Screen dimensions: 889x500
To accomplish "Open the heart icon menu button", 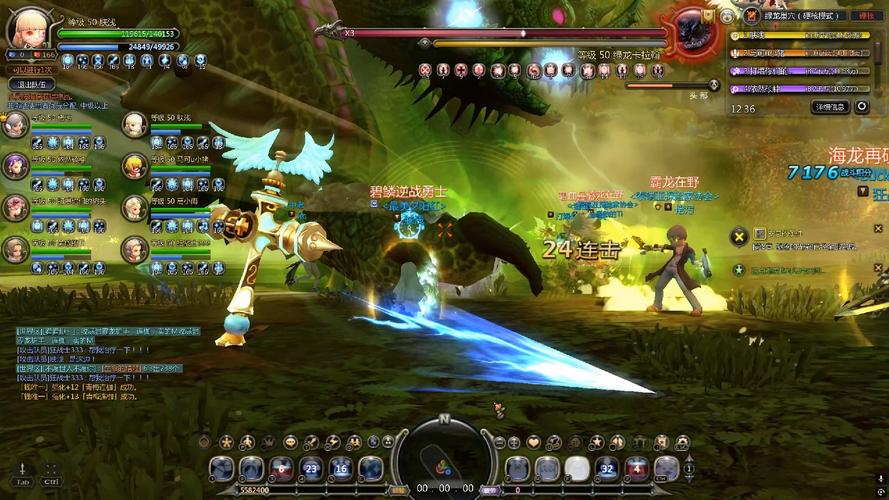I will [x=535, y=442].
